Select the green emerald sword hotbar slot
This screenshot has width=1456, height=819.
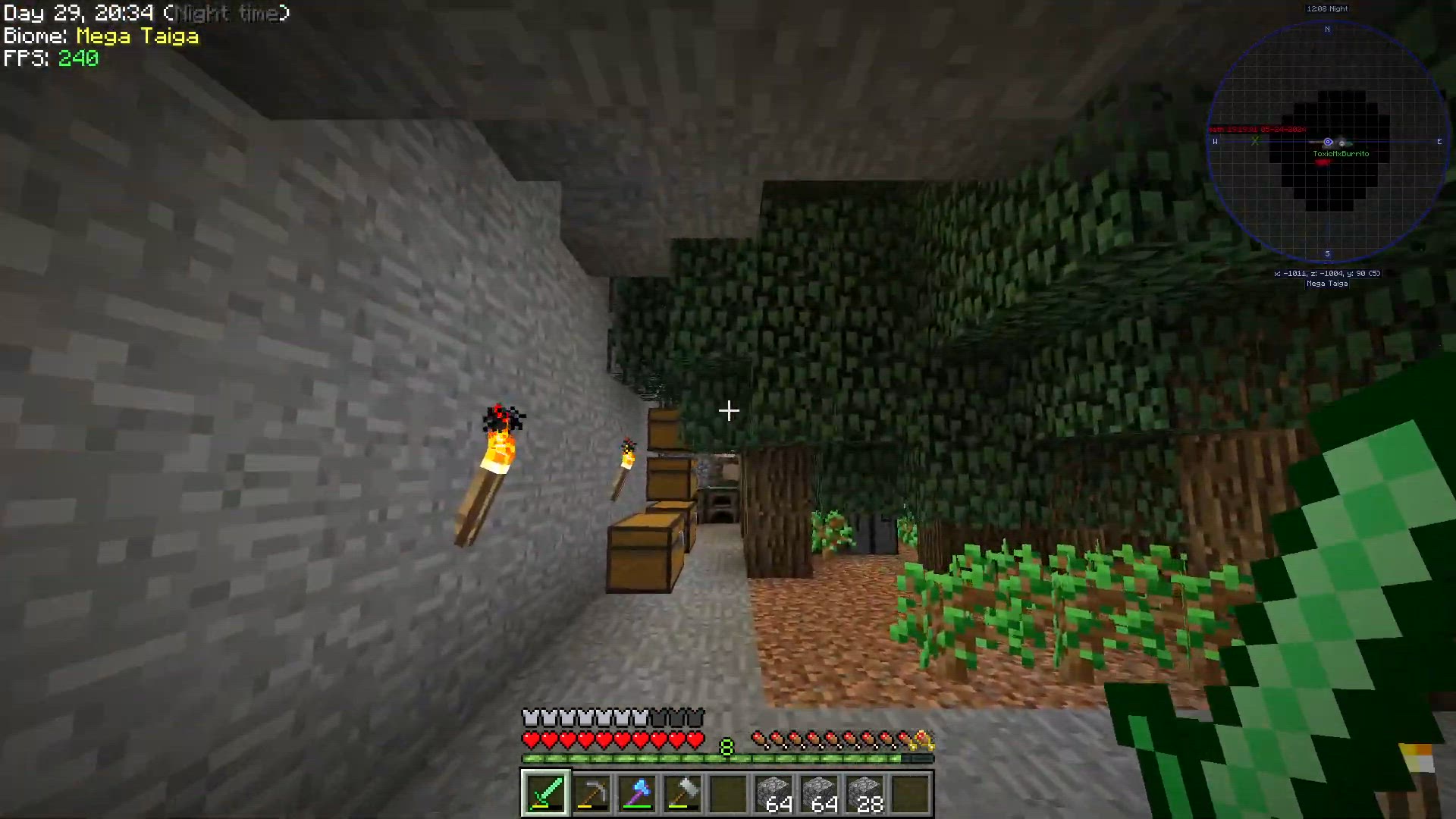tap(545, 793)
